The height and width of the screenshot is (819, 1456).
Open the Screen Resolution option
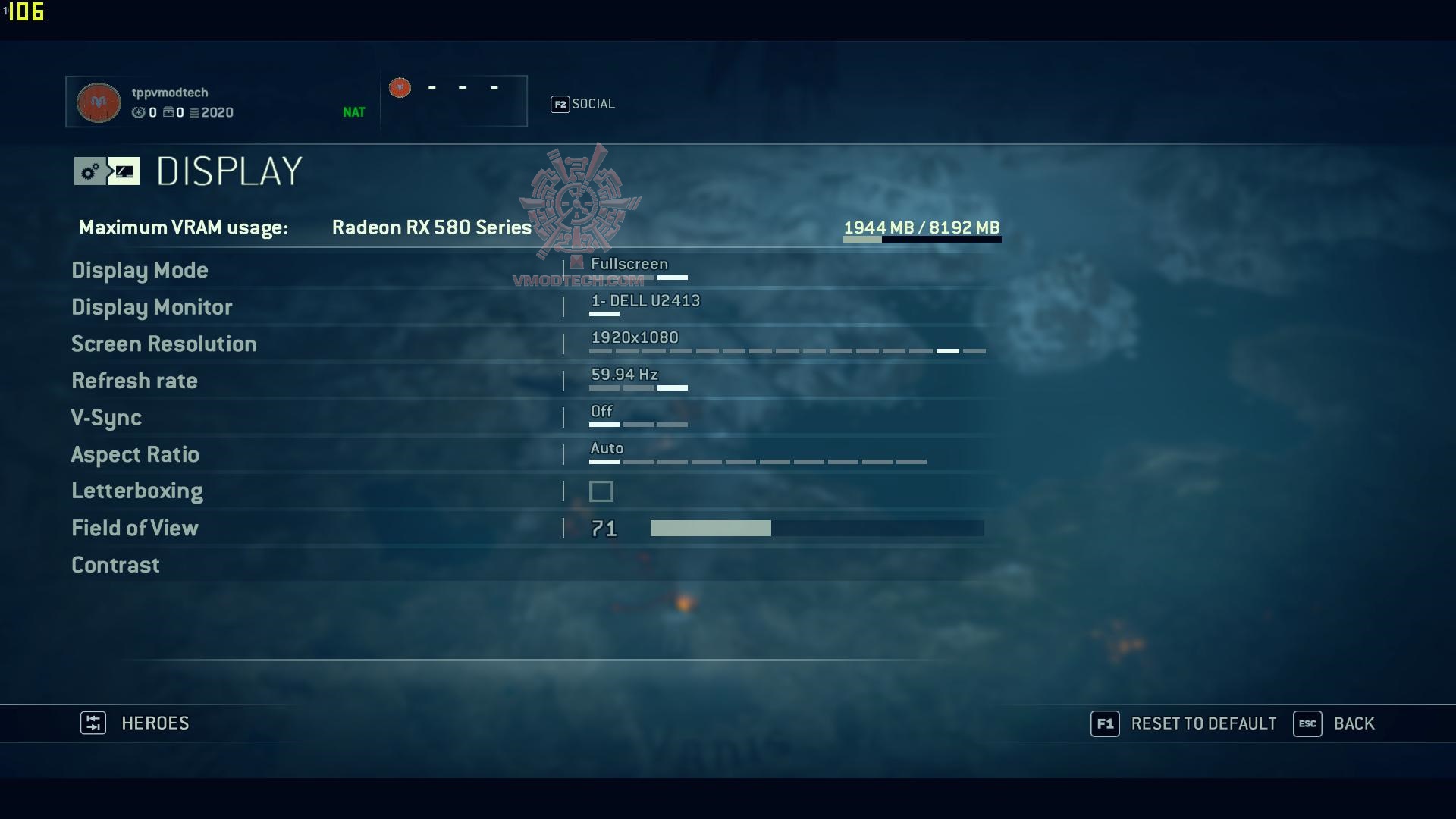point(164,344)
